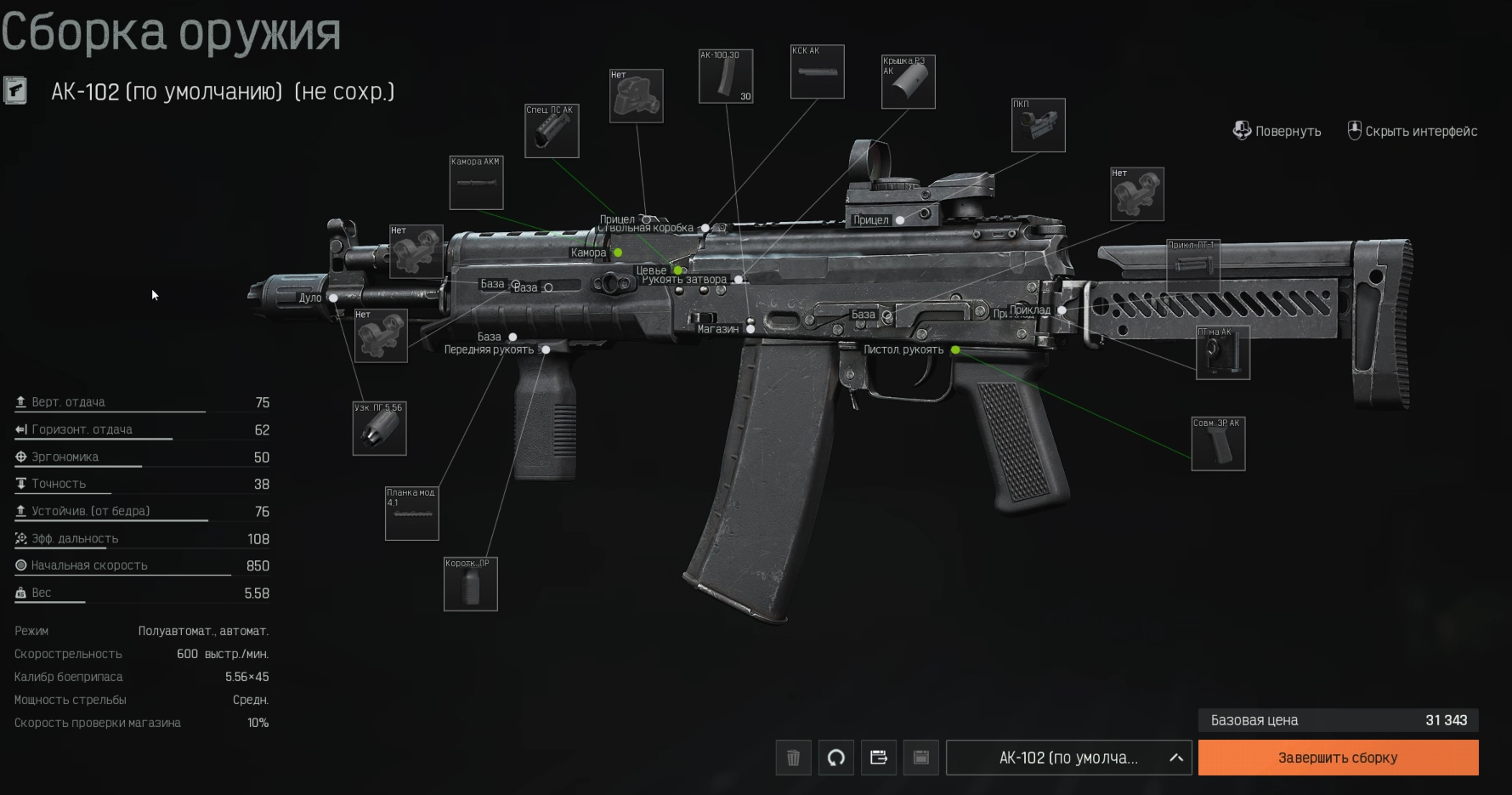Delete the build with the trash icon
The width and height of the screenshot is (1512, 795).
[x=793, y=758]
